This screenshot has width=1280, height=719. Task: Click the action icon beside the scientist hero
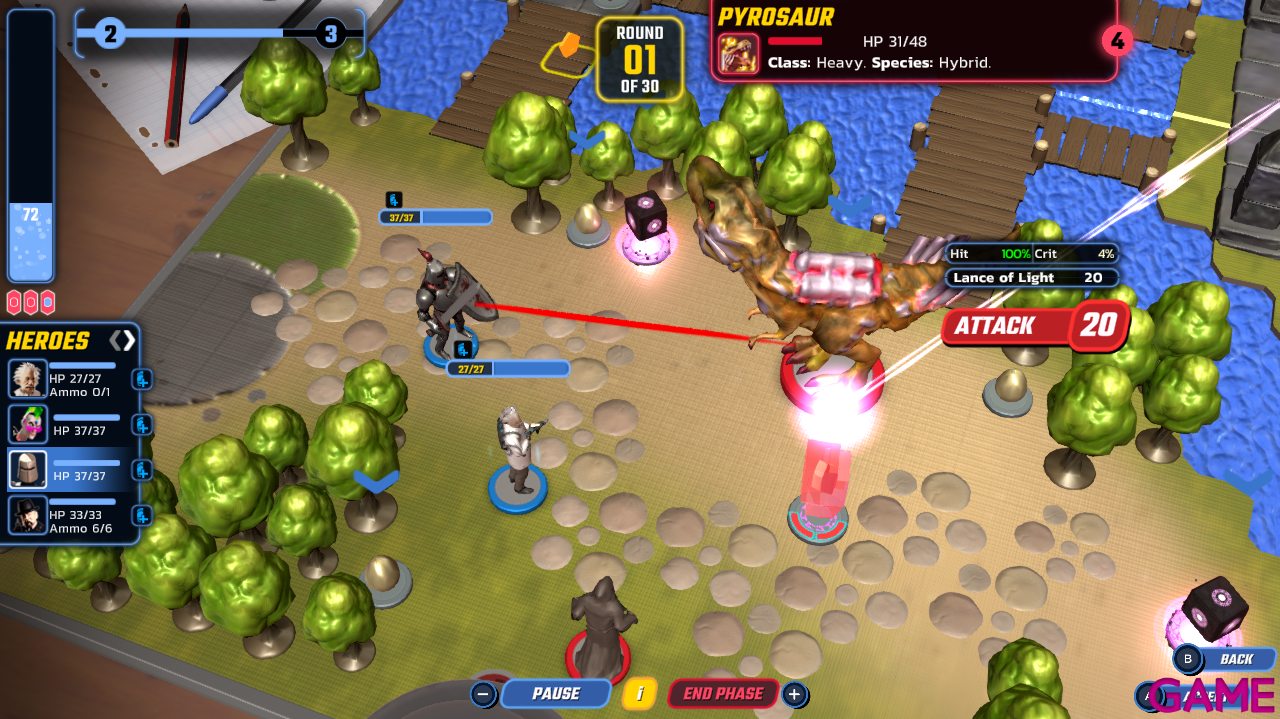142,379
